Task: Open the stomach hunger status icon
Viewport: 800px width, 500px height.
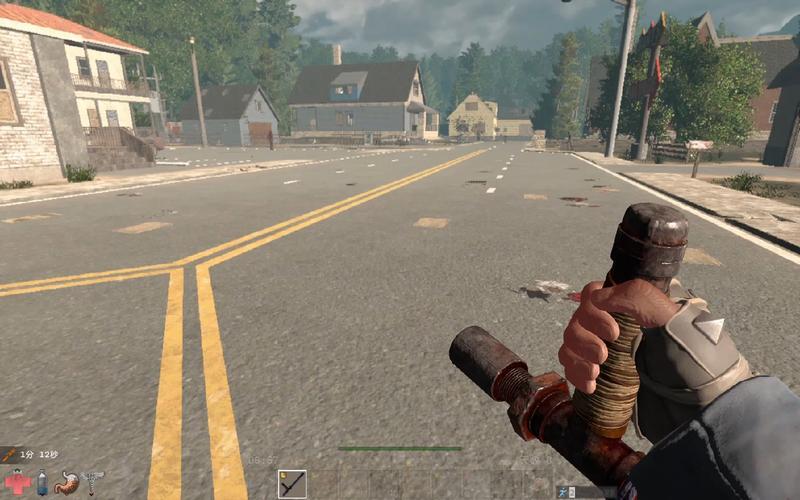Action: [67, 484]
